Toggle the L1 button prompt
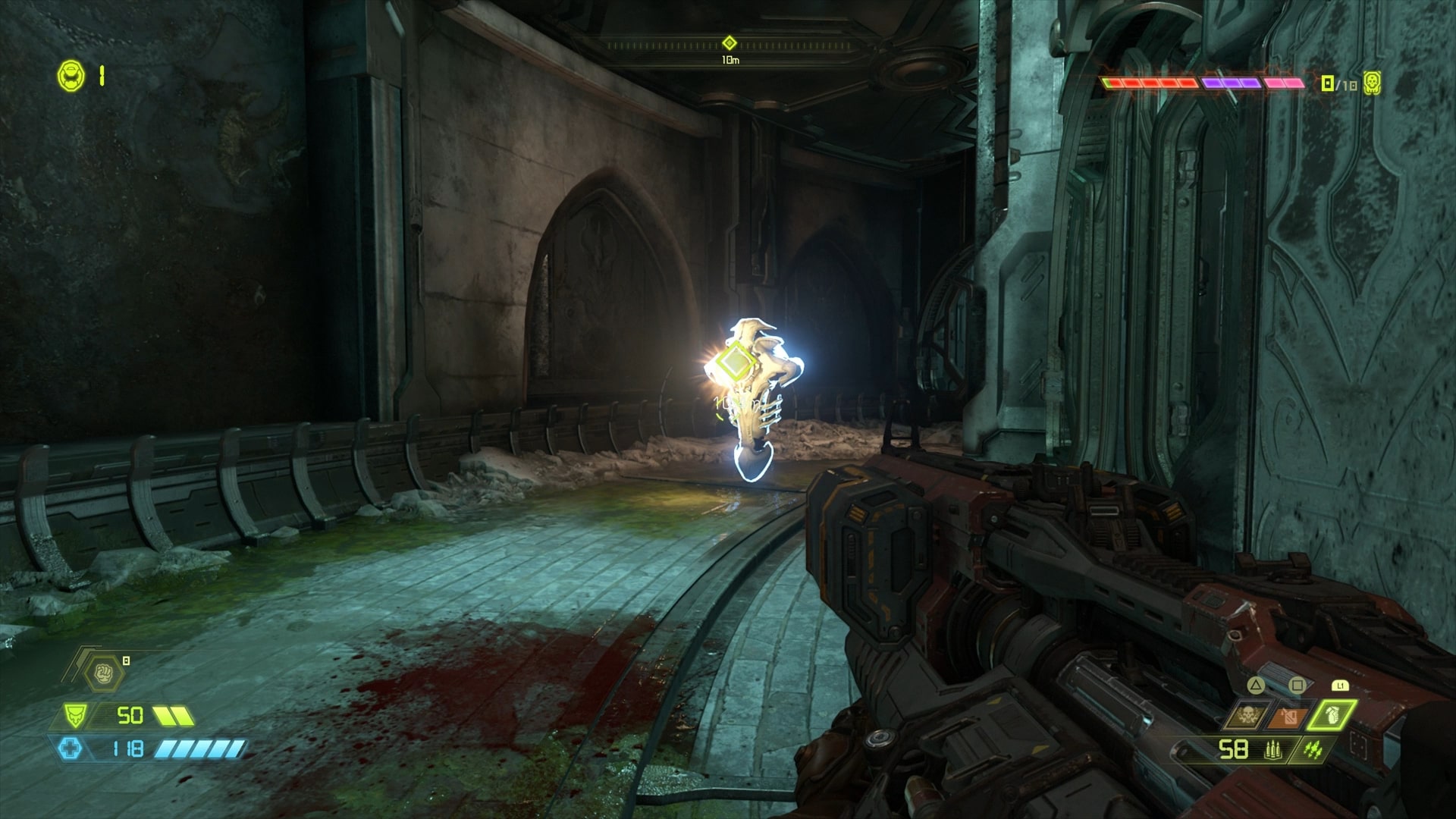 [1340, 686]
